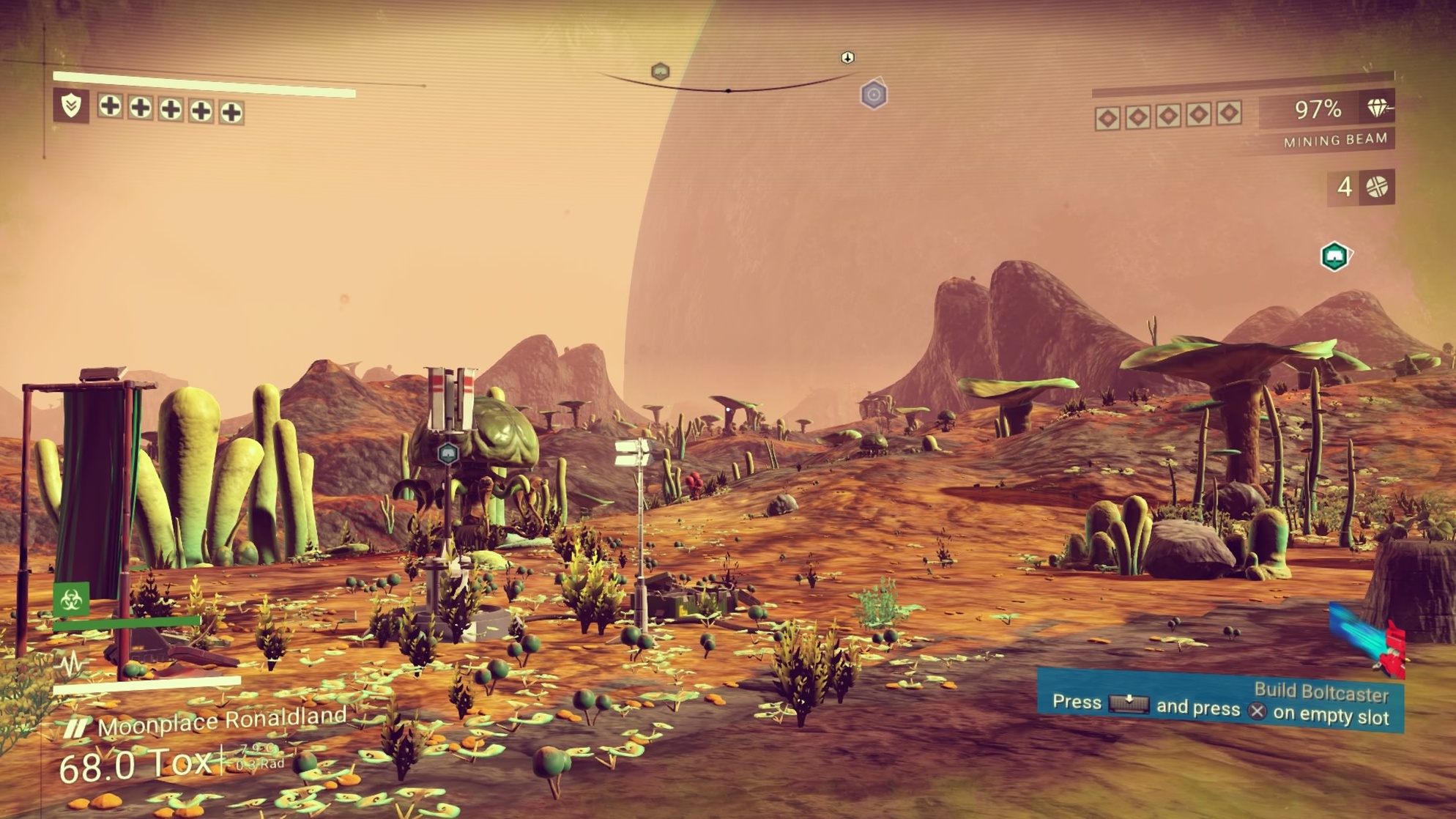Select the life support heartbeat icon
1456x819 pixels.
(x=73, y=664)
